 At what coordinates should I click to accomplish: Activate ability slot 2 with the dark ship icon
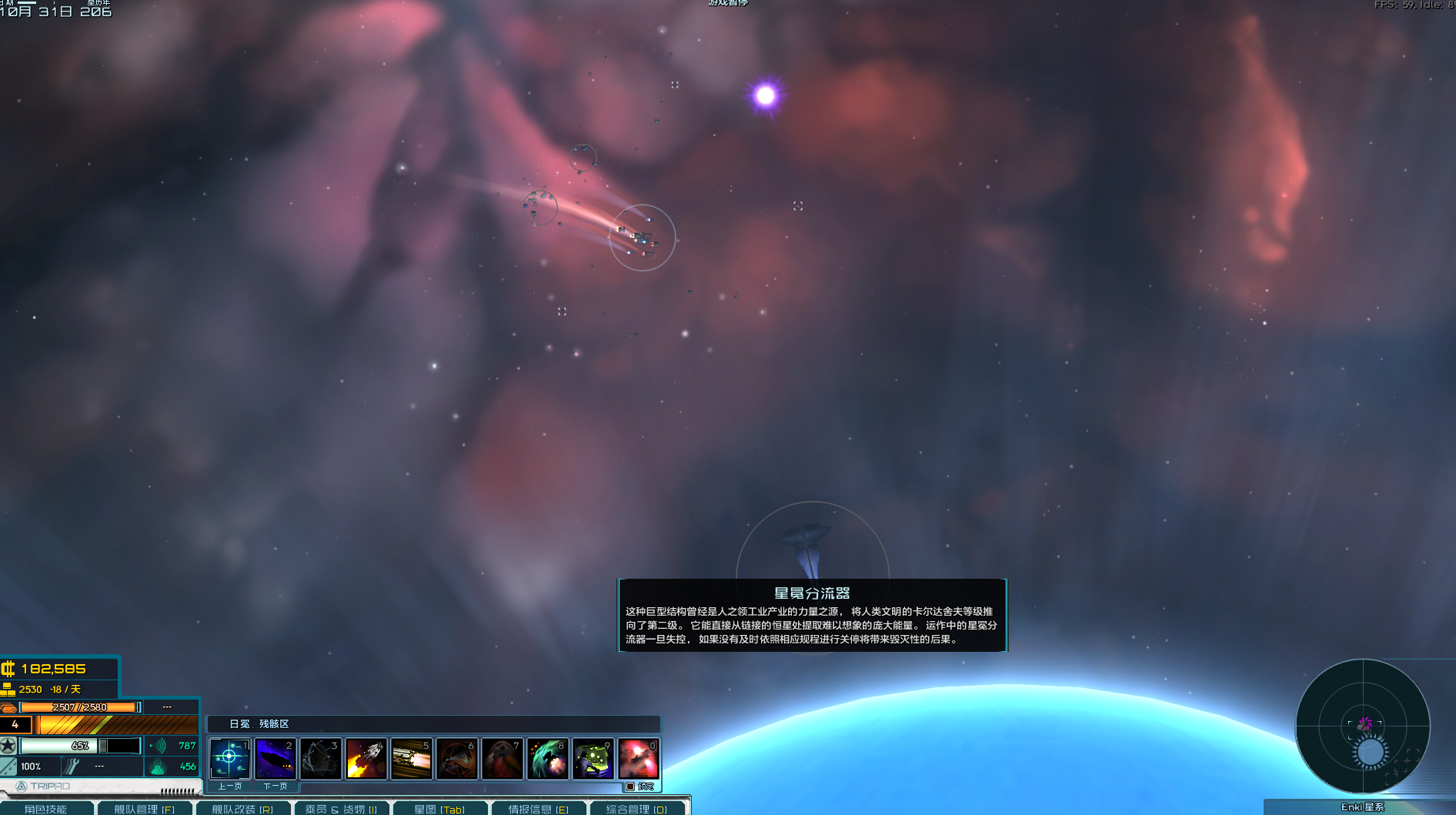tap(275, 759)
